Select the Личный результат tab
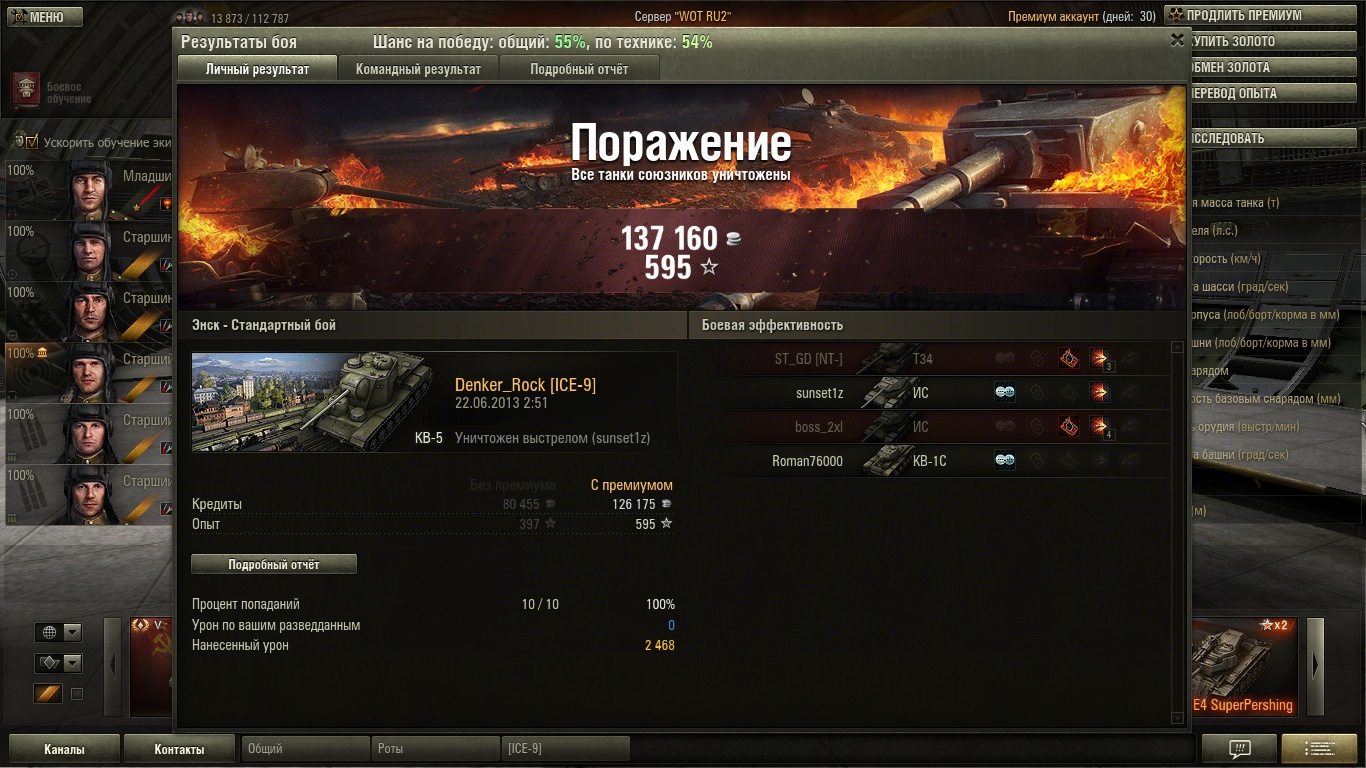The image size is (1366, 768). coord(257,69)
